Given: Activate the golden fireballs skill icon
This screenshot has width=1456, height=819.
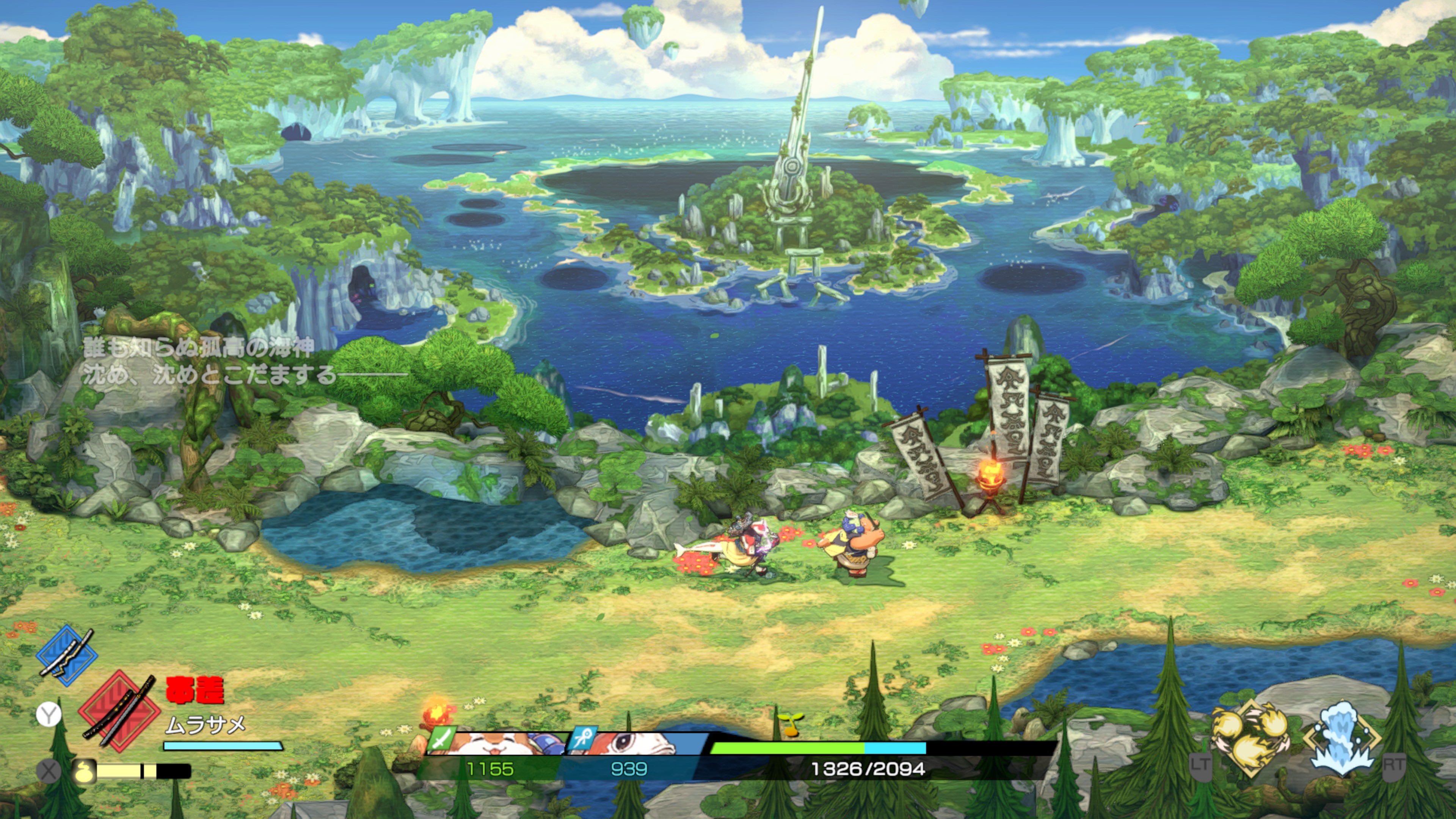Looking at the screenshot, I should tap(1250, 738).
